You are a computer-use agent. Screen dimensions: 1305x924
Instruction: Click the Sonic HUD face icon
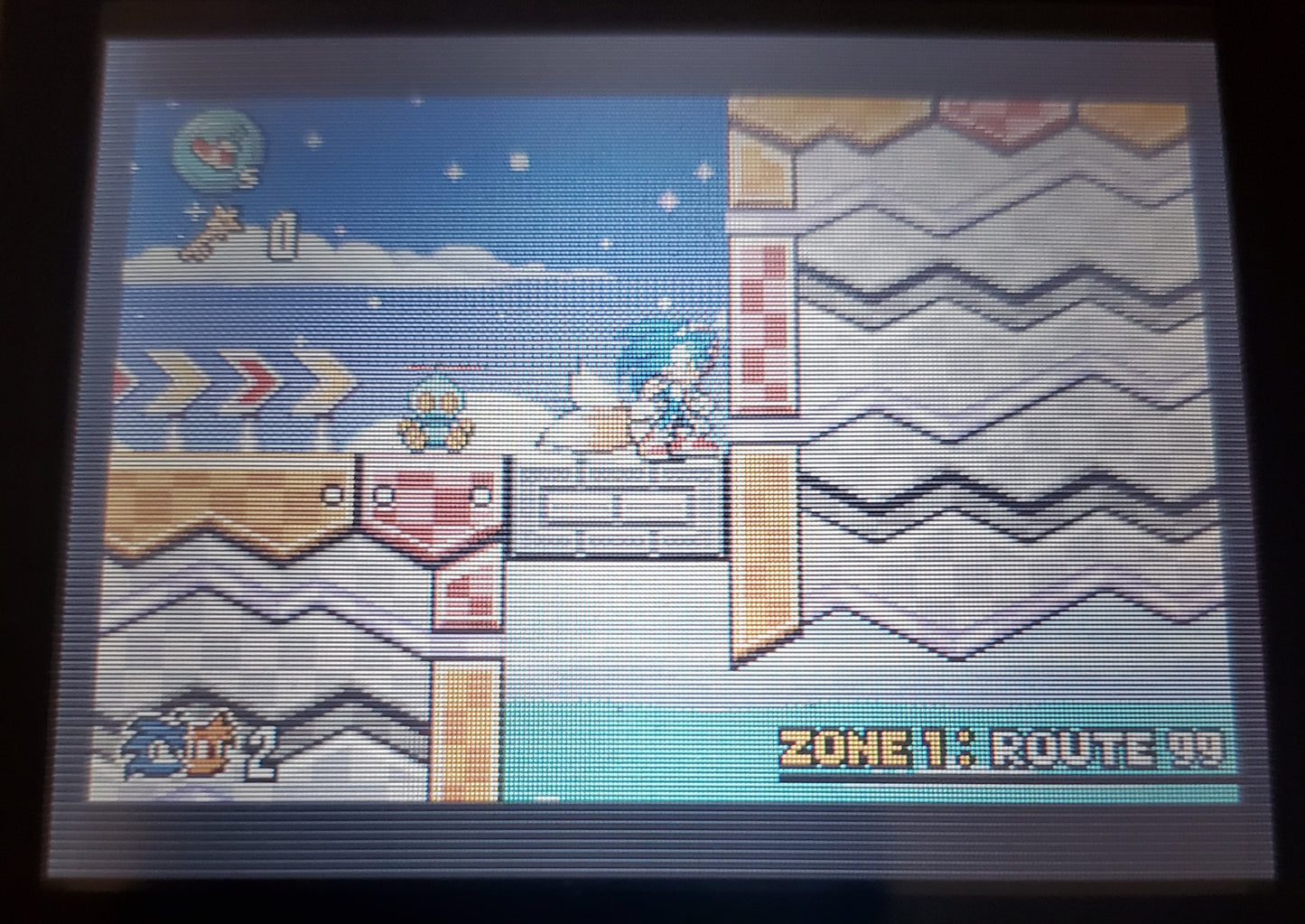pos(152,750)
